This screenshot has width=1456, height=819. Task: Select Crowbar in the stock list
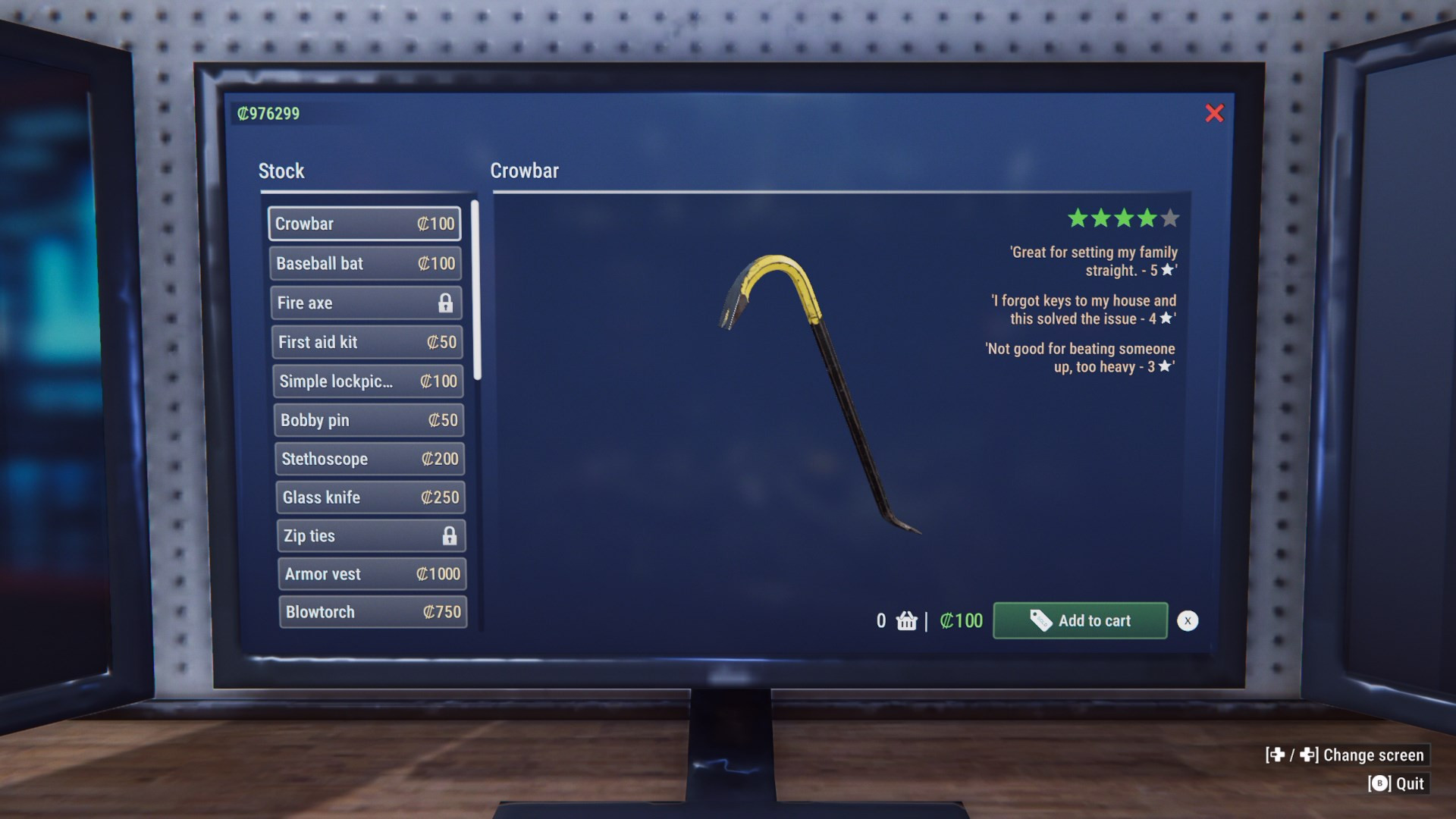click(x=364, y=224)
